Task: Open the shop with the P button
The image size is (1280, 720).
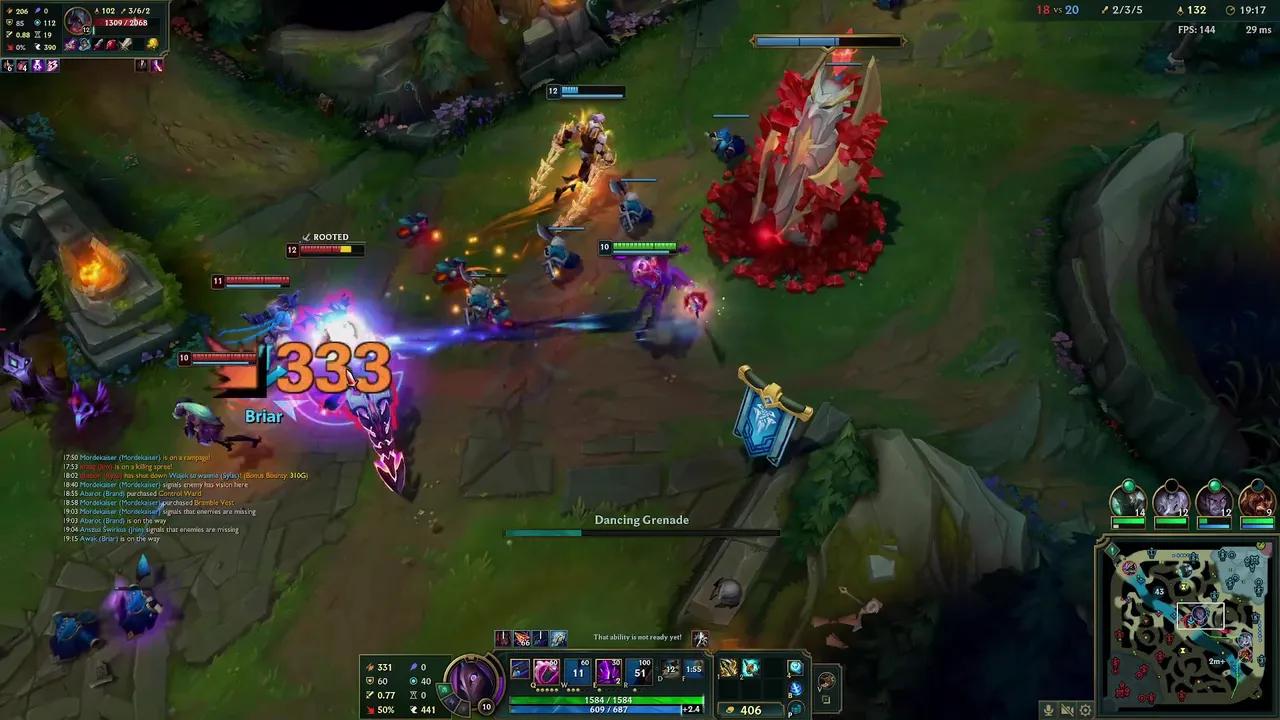Action: (796, 708)
